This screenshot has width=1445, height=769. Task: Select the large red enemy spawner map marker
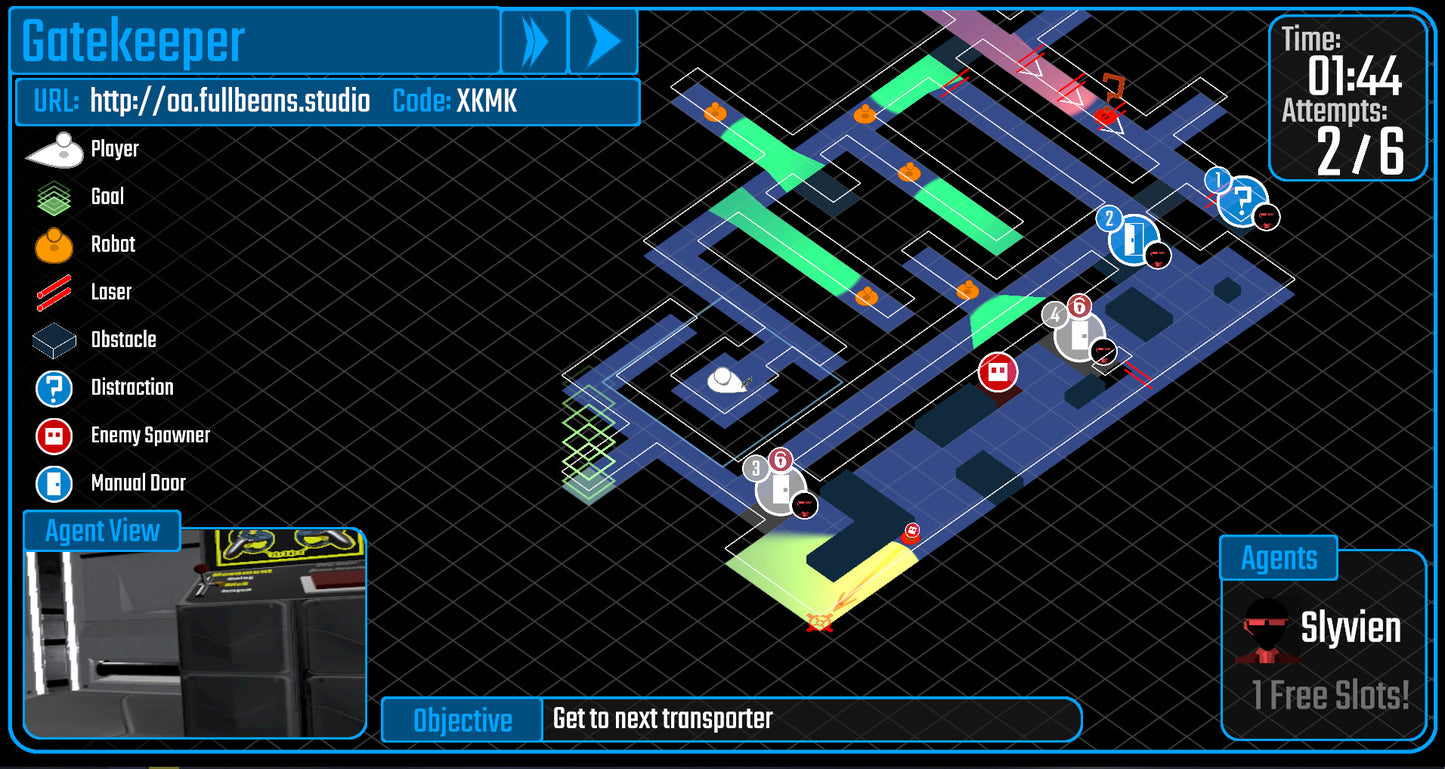click(x=997, y=373)
